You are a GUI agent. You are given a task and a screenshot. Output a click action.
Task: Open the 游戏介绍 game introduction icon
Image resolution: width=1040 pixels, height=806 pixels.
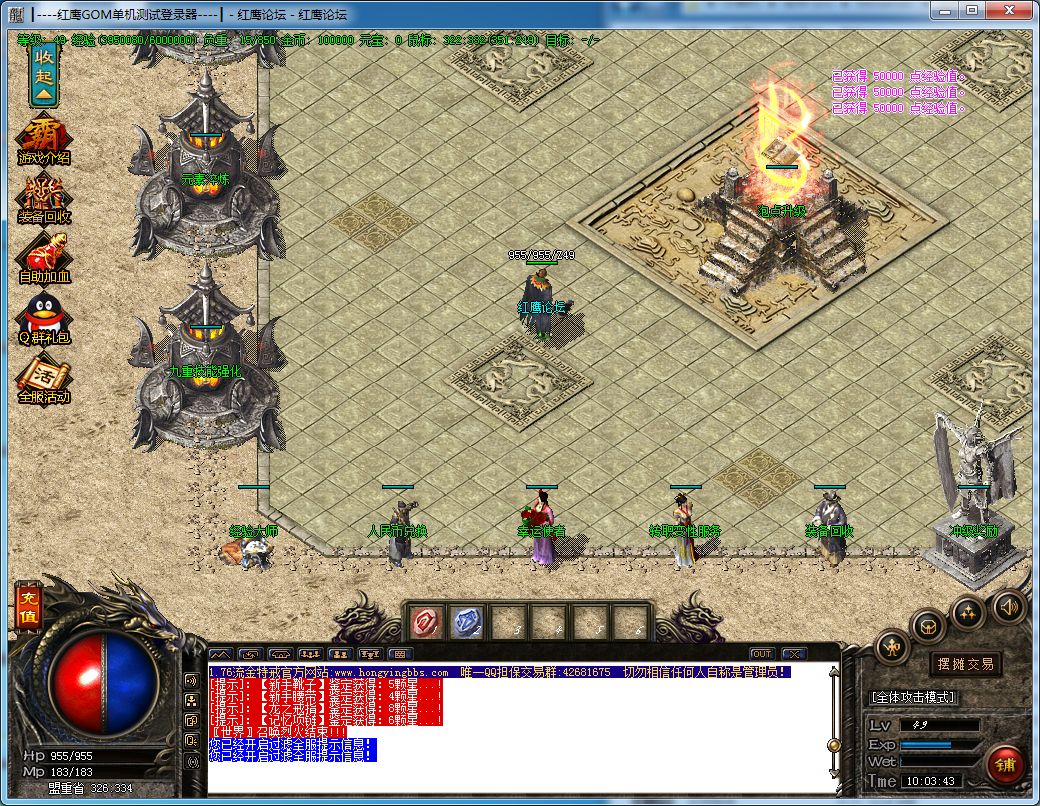pyautogui.click(x=44, y=140)
